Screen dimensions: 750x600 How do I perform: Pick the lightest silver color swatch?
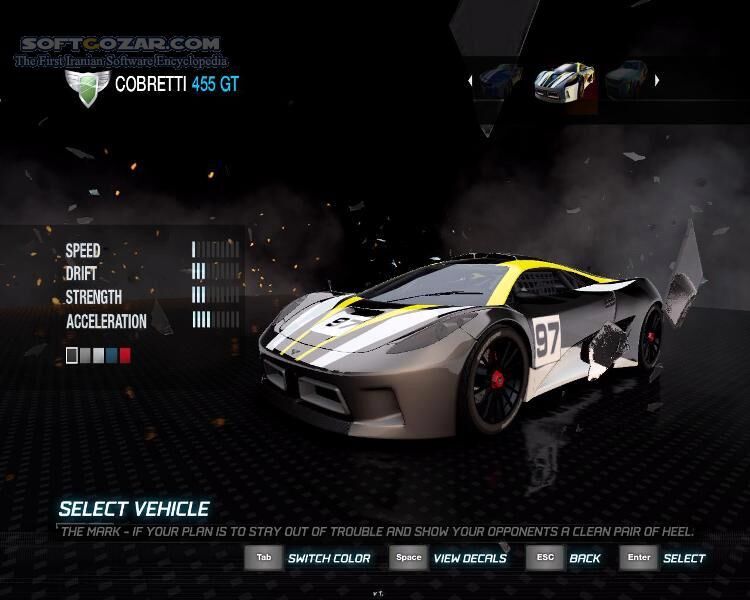98,355
